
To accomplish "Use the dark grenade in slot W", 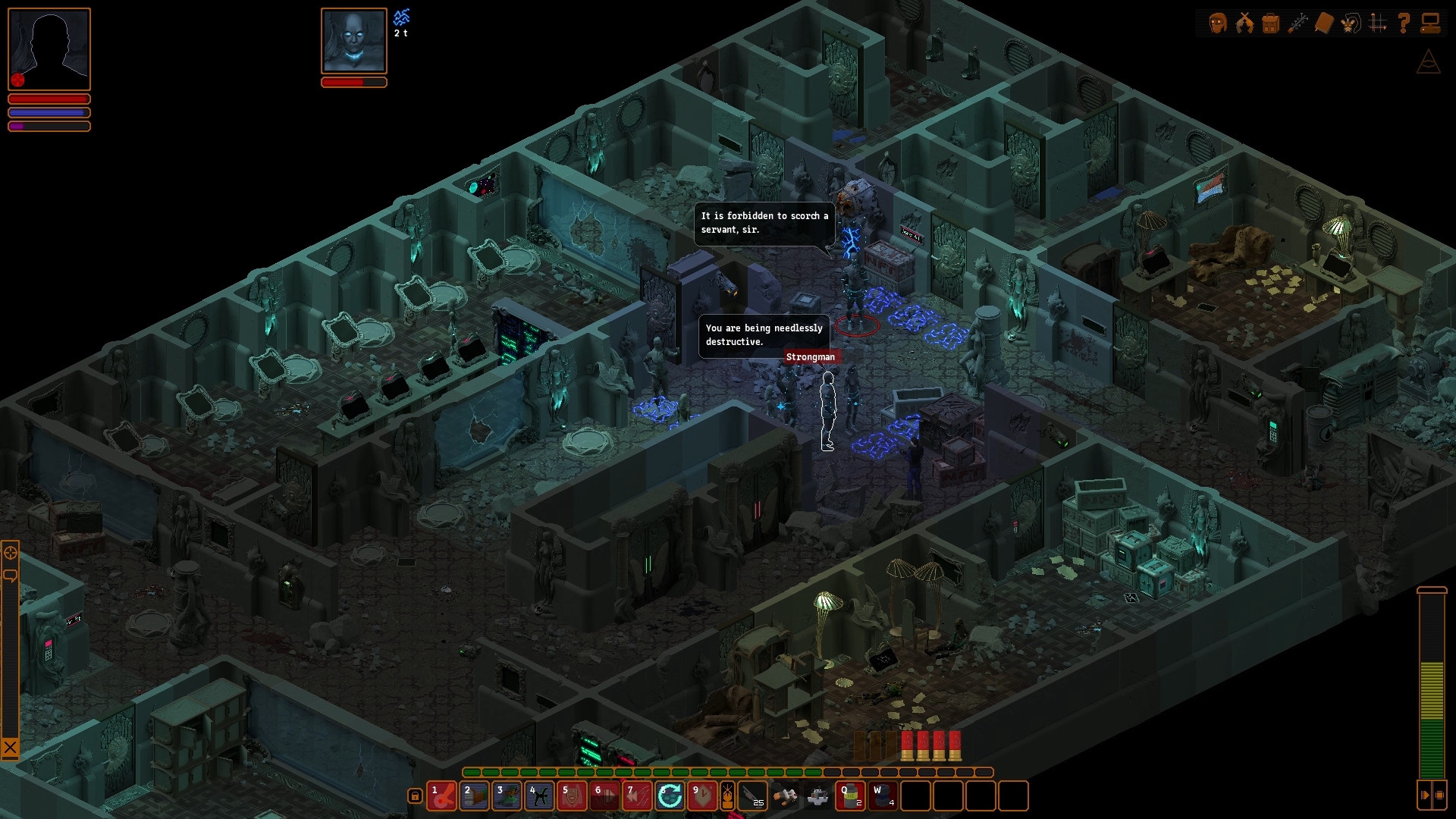I will pos(883,796).
